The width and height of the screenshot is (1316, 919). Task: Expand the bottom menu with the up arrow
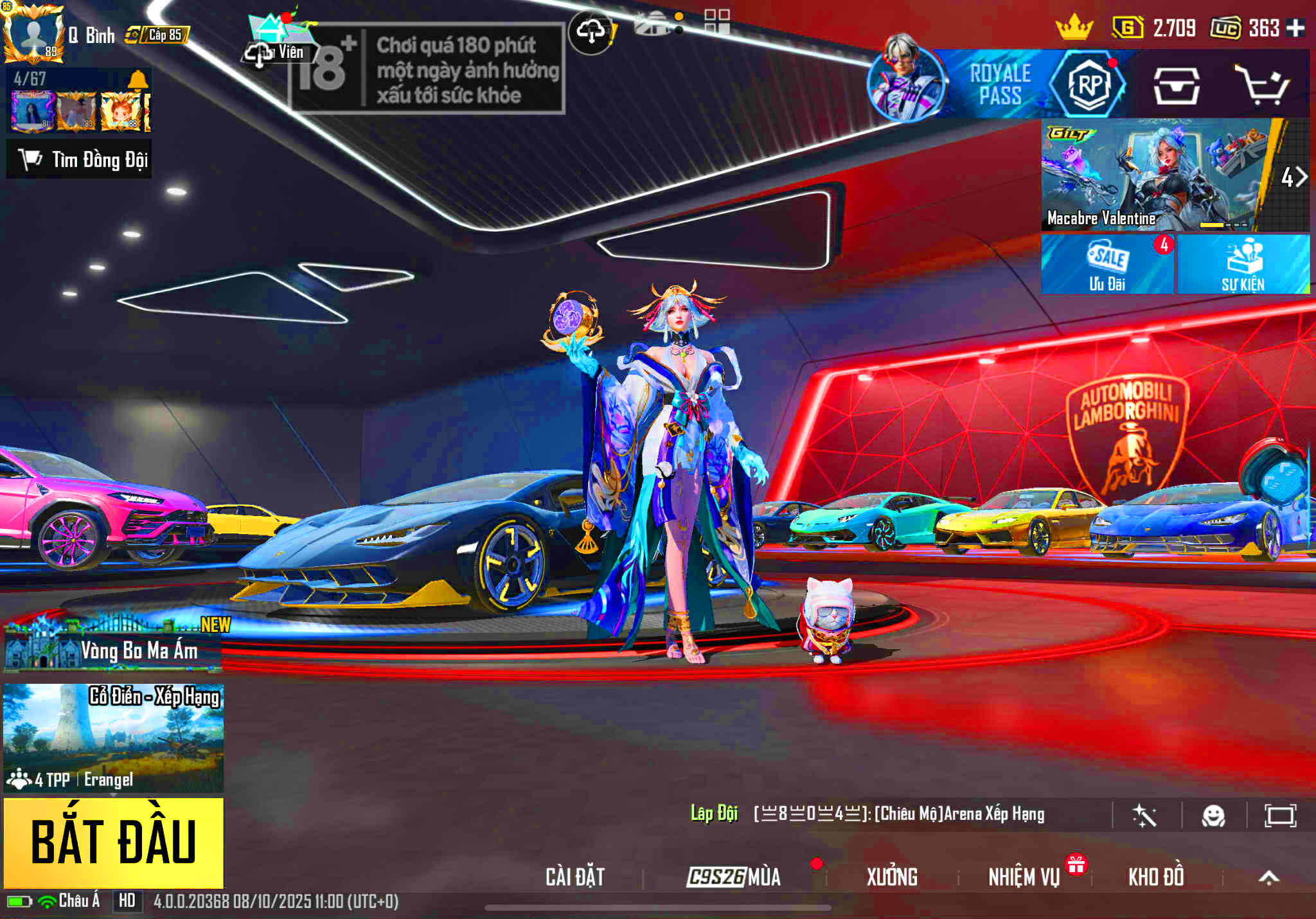[1268, 878]
